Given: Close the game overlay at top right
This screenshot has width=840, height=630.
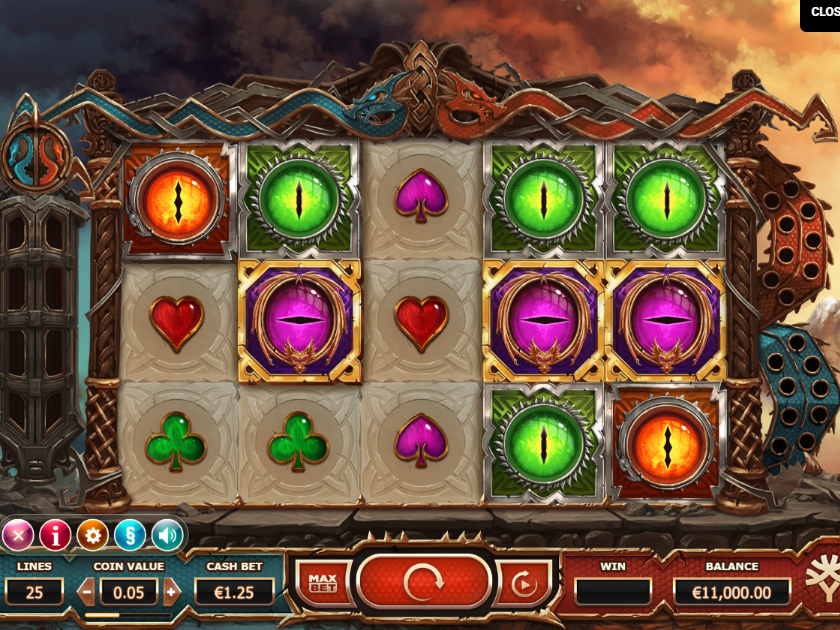Looking at the screenshot, I should point(820,14).
